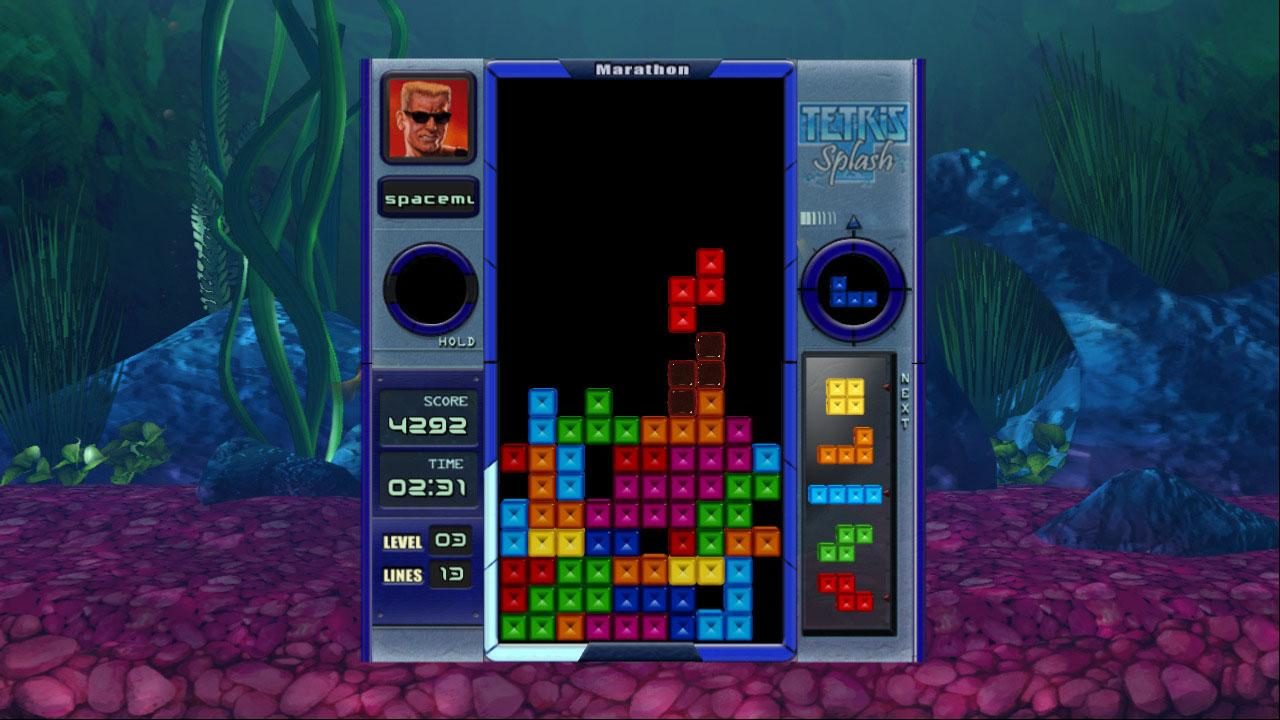This screenshot has width=1280, height=720.
Task: Toggle the red indicator beside the Z-piece
Action: 887,594
